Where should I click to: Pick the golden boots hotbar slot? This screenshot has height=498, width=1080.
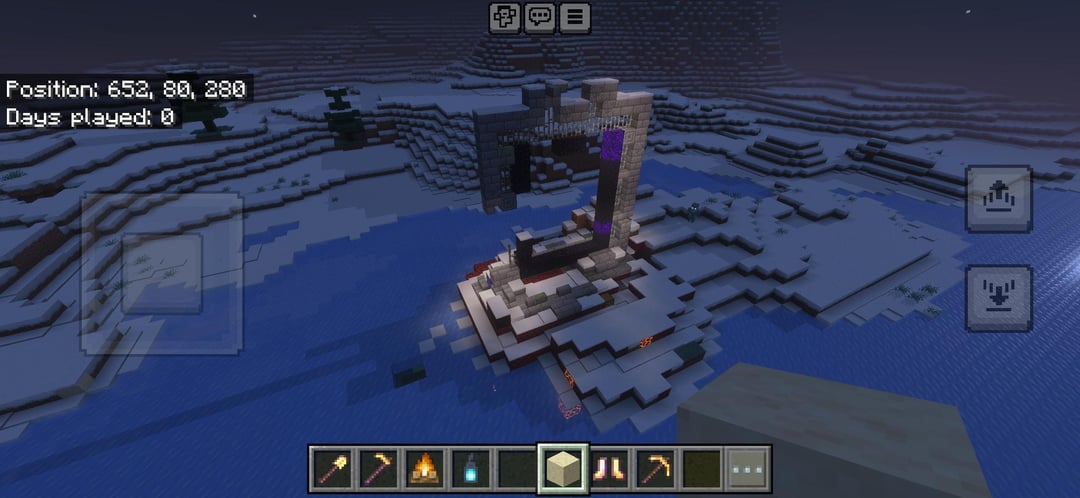tap(609, 467)
